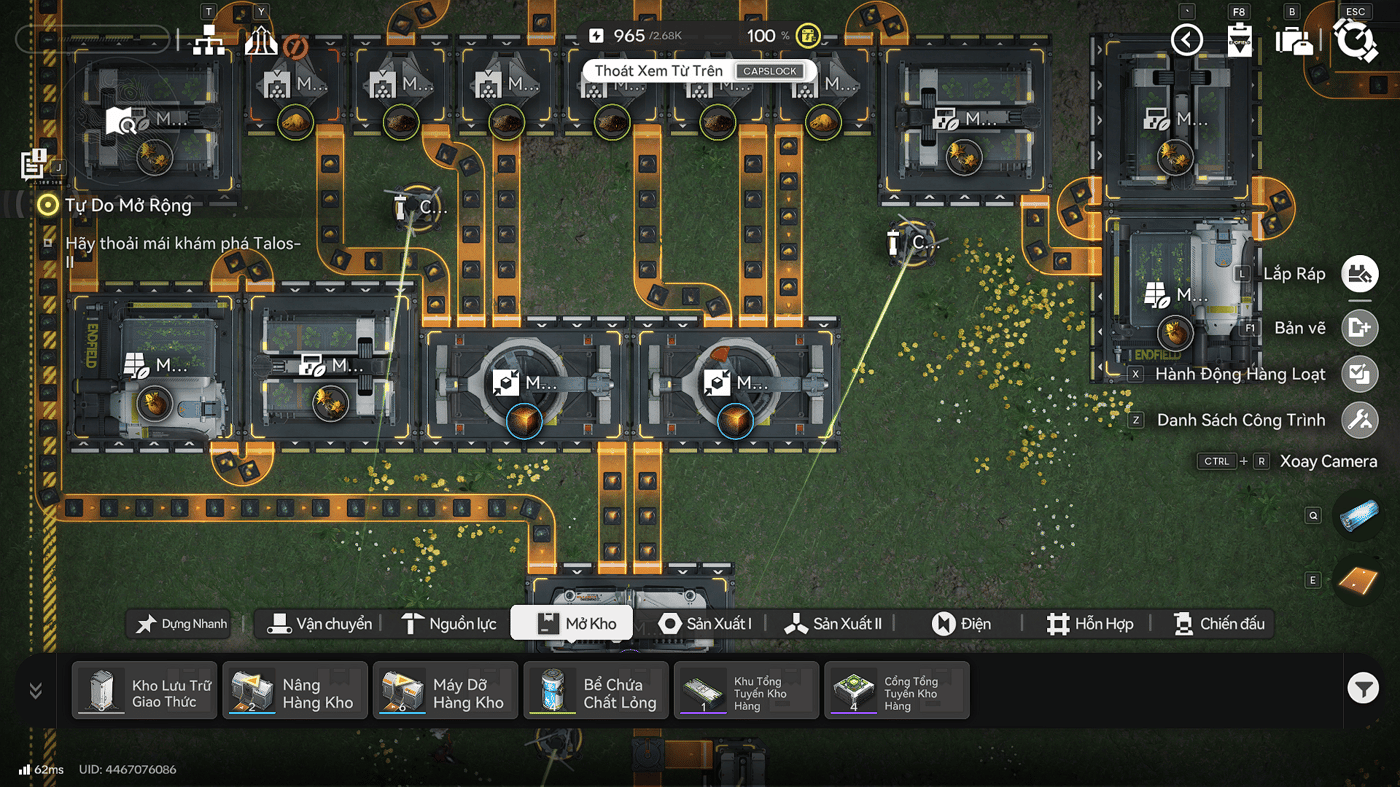
Task: Select Kho Lưu Trữ Giao Thức building
Action: point(145,691)
